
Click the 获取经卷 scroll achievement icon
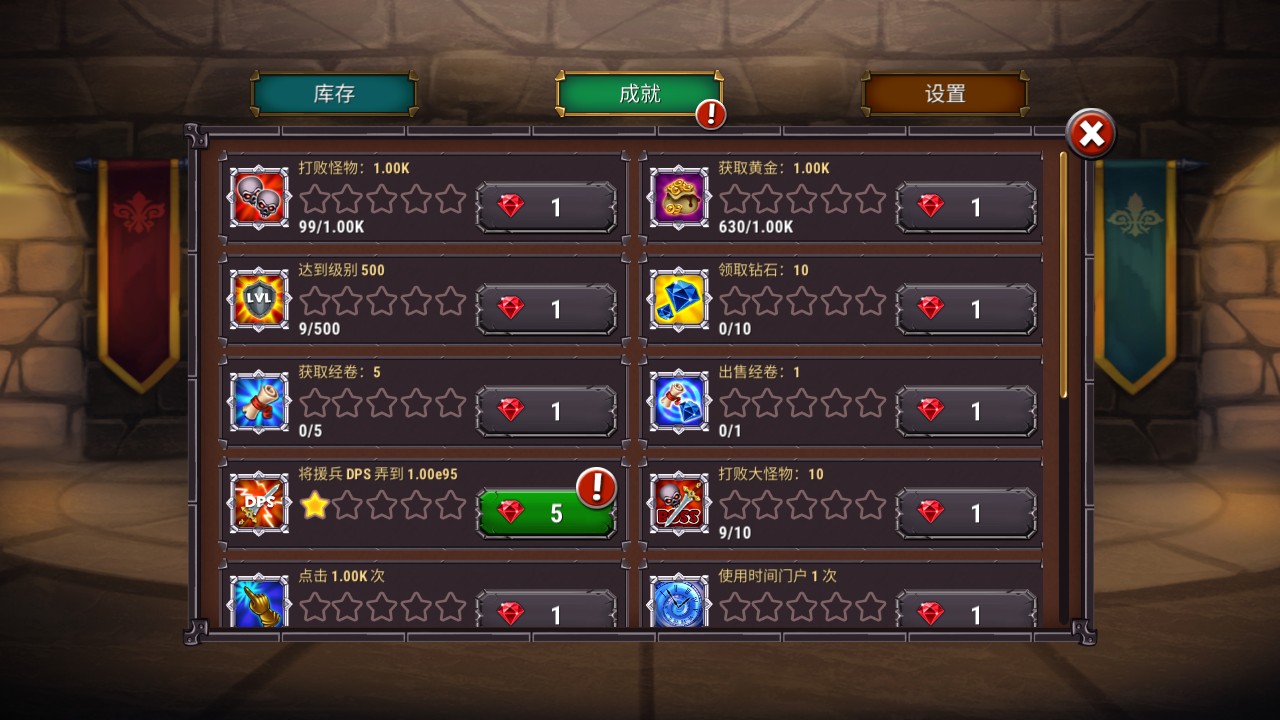[x=257, y=403]
